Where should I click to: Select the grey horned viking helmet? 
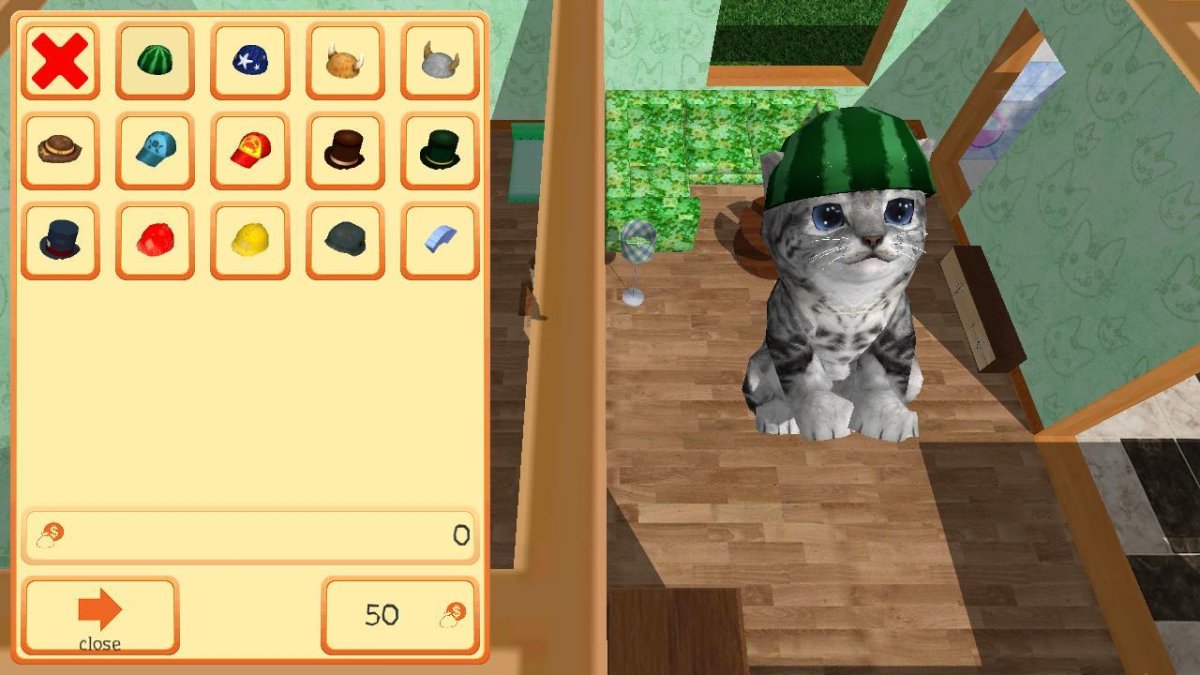[x=440, y=61]
